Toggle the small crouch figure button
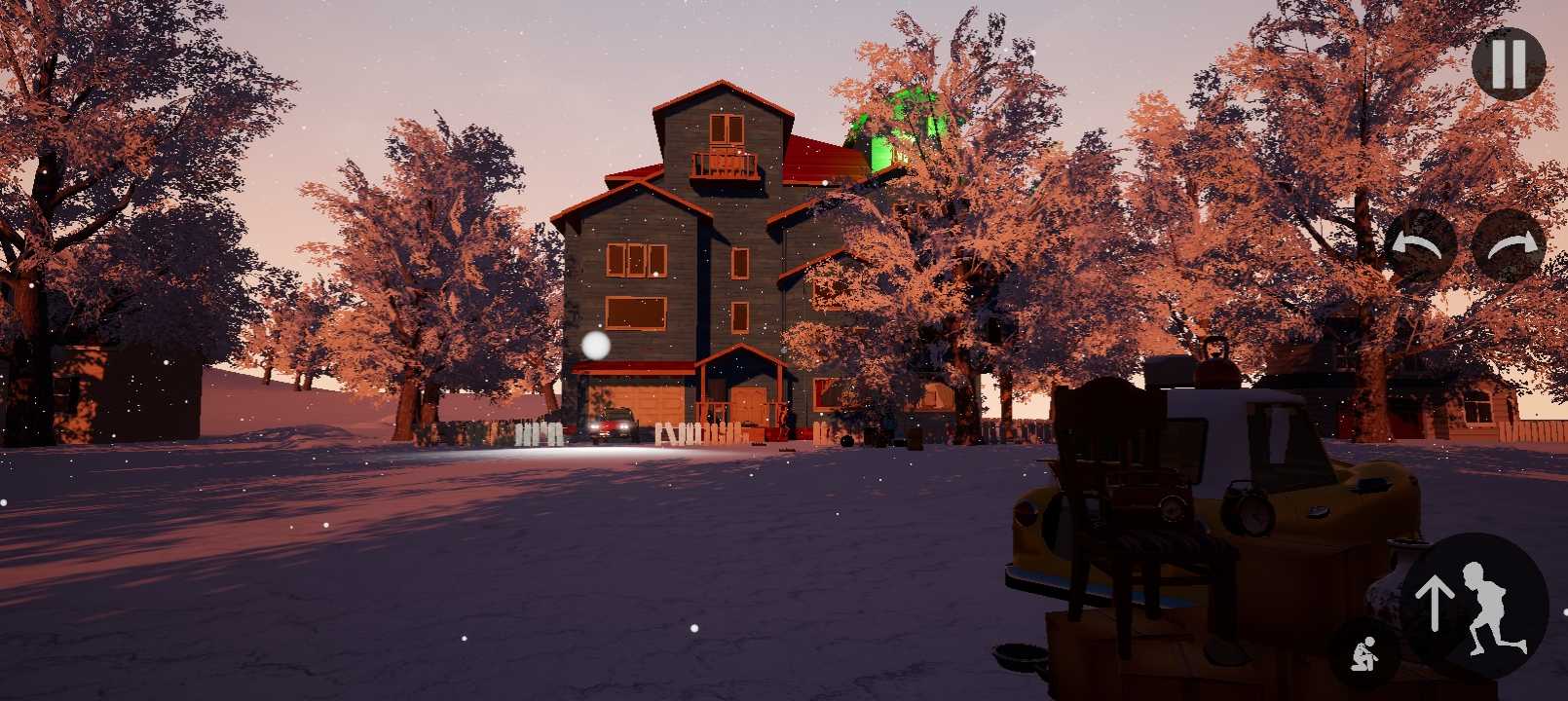Viewport: 1568px width, 701px height. (1365, 654)
